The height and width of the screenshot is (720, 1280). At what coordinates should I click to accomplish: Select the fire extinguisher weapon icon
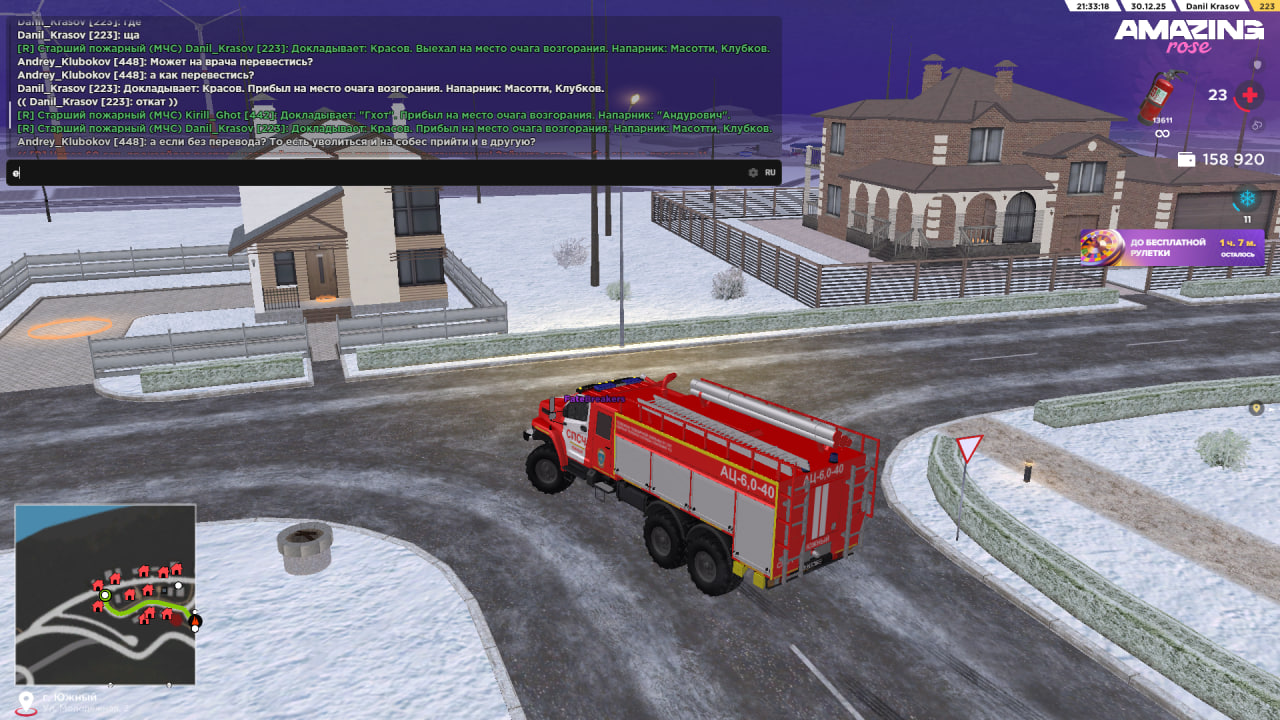tap(1161, 97)
